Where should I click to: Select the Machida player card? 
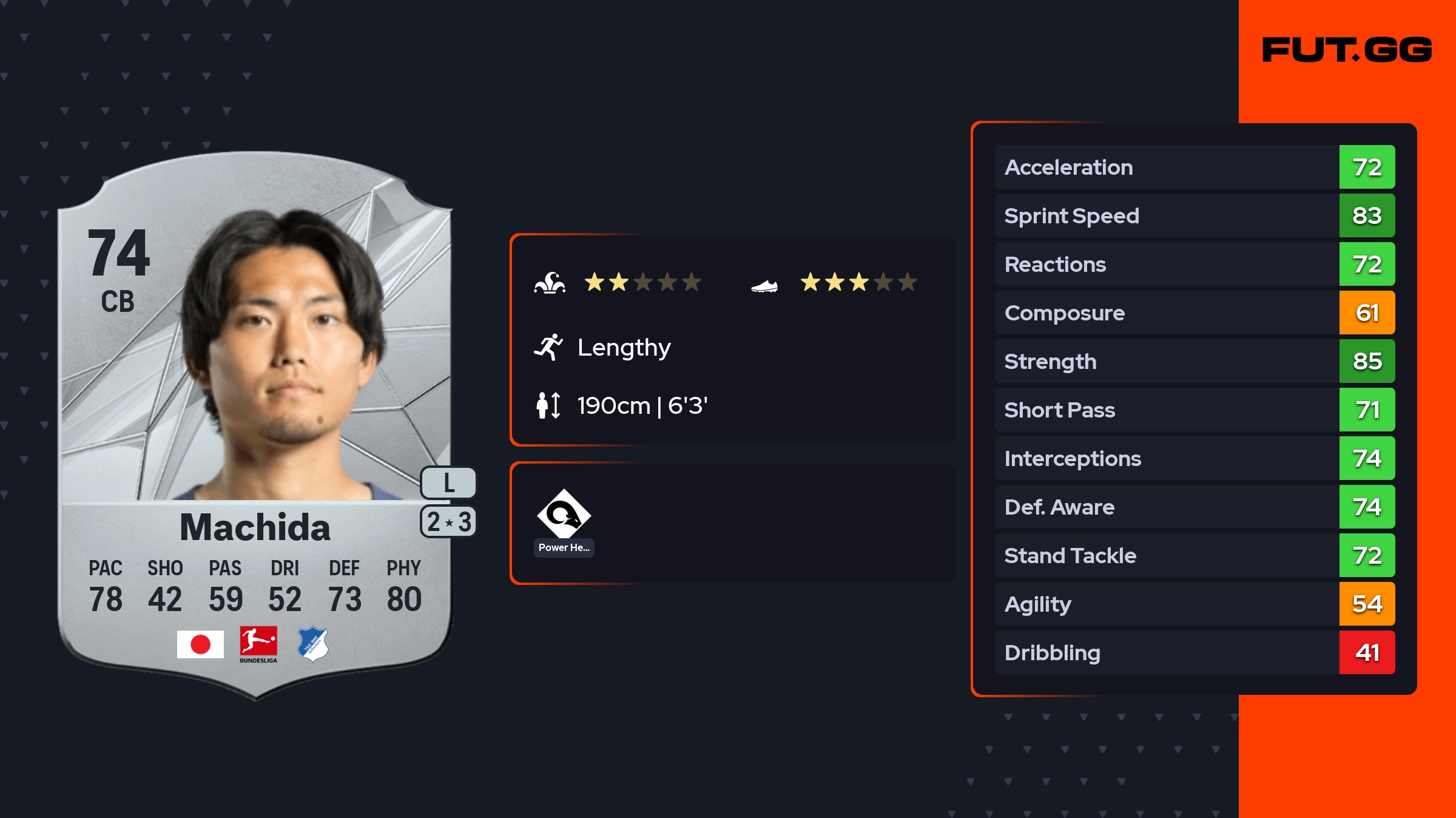(x=255, y=425)
